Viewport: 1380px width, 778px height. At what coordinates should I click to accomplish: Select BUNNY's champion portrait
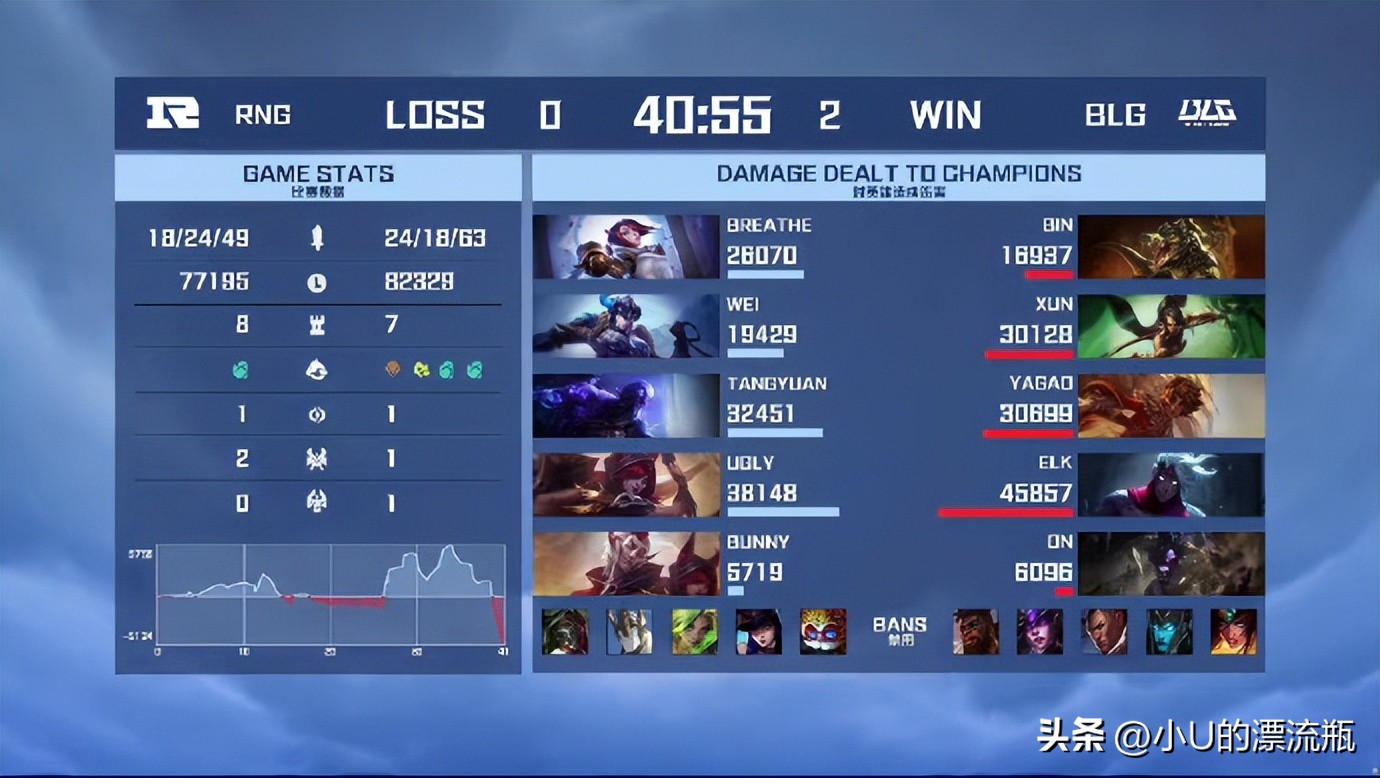click(x=626, y=564)
